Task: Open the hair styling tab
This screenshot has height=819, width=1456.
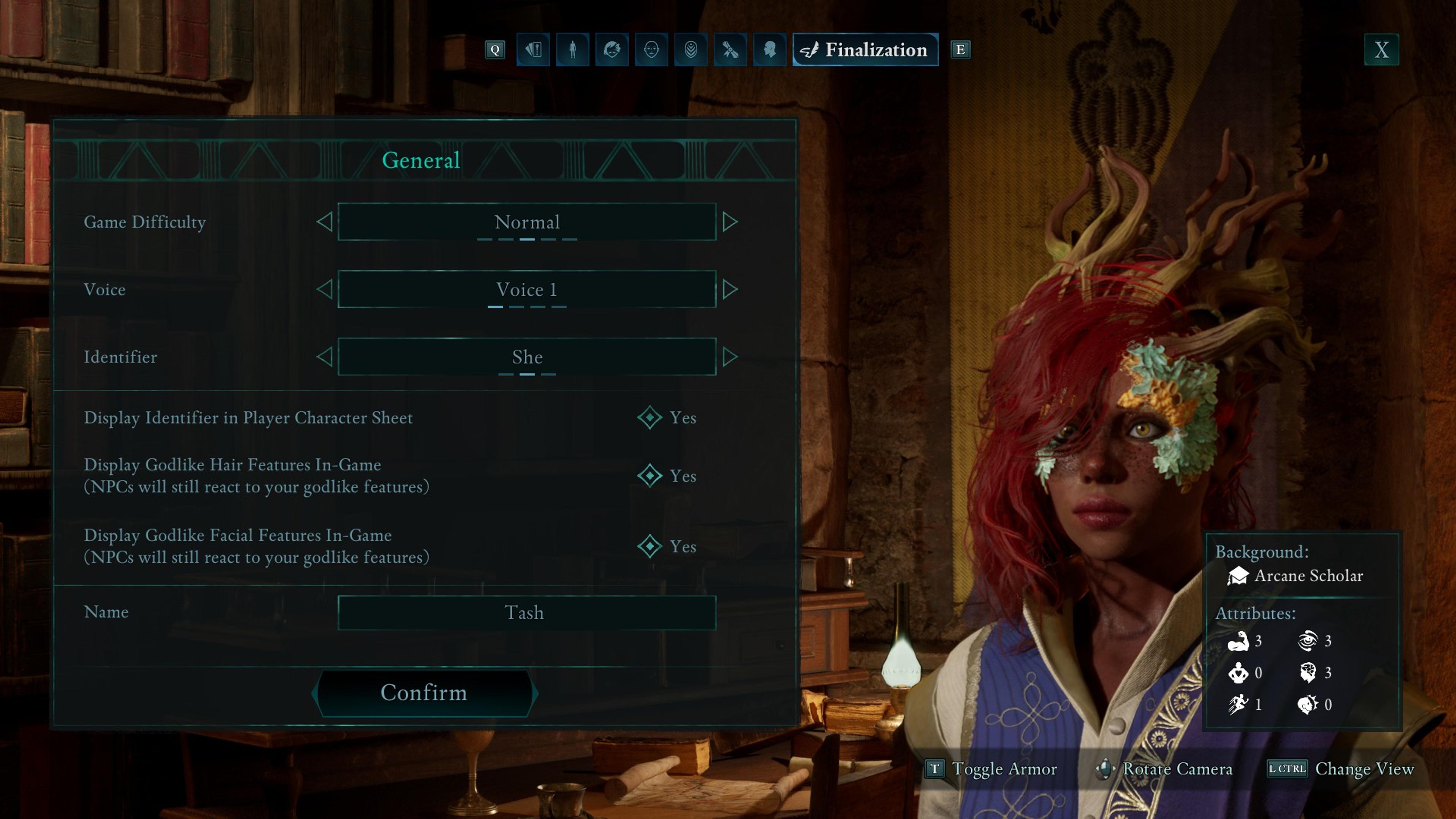Action: pyautogui.click(x=612, y=50)
